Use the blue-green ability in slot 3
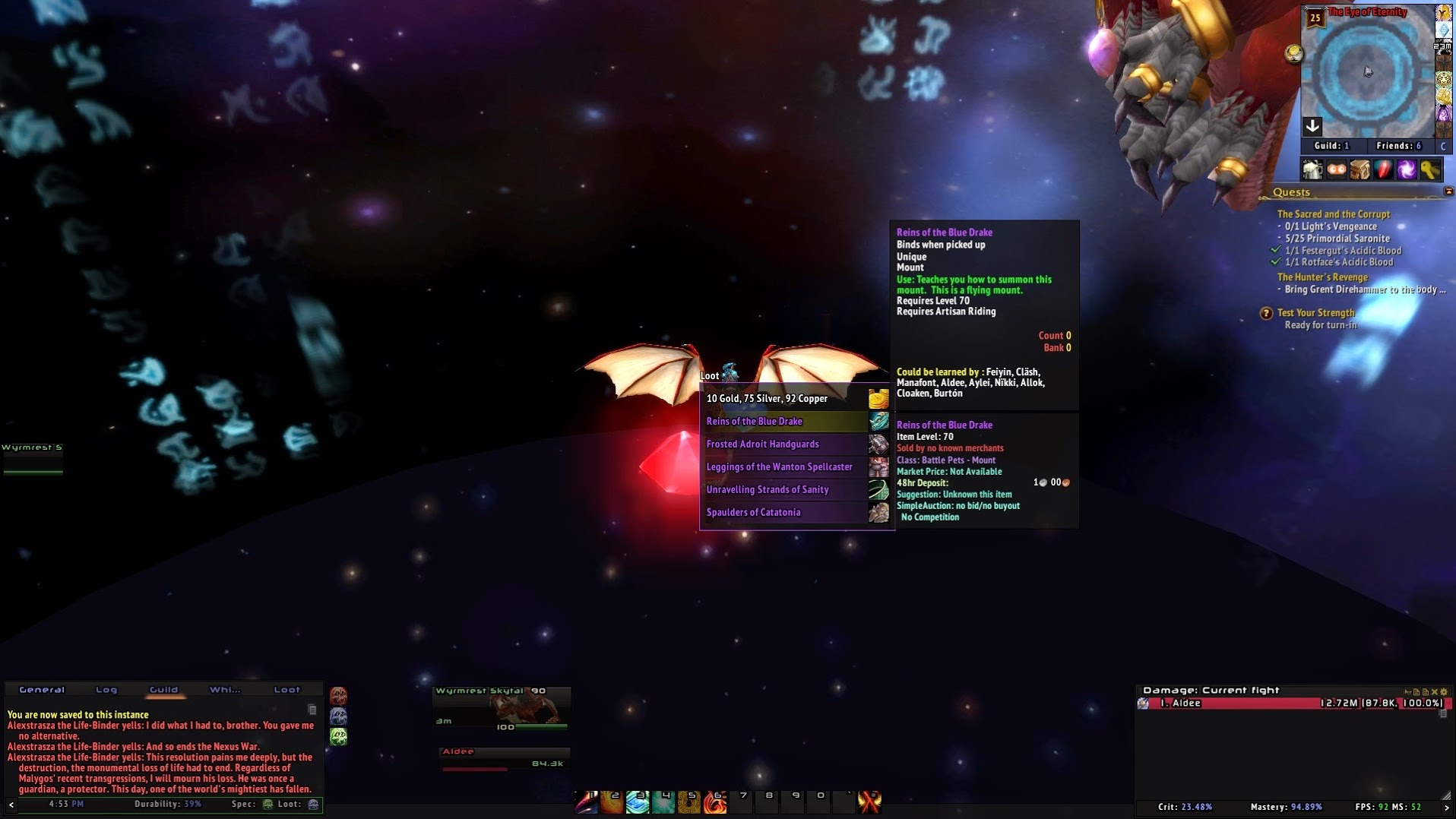Image resolution: width=1456 pixels, height=819 pixels. 638,802
